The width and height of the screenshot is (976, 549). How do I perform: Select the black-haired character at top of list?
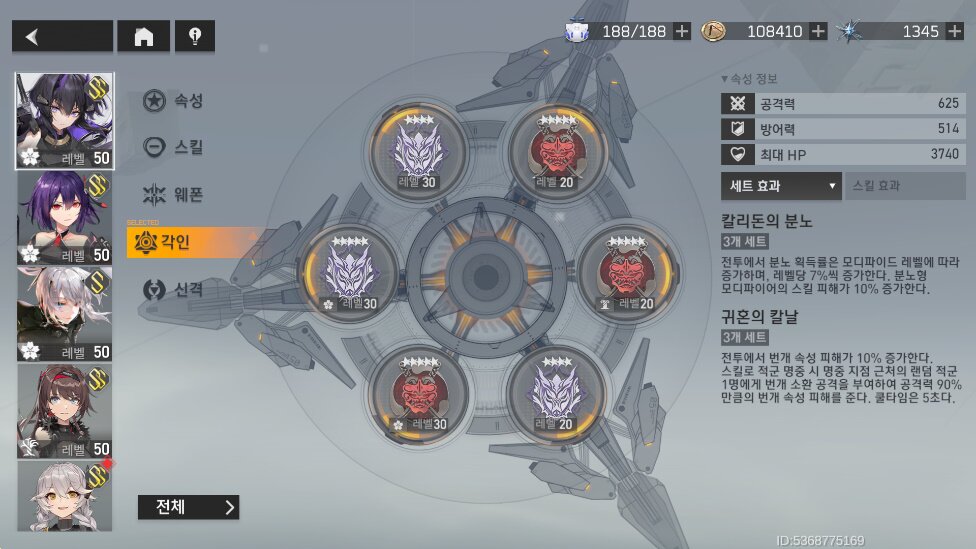coord(65,120)
